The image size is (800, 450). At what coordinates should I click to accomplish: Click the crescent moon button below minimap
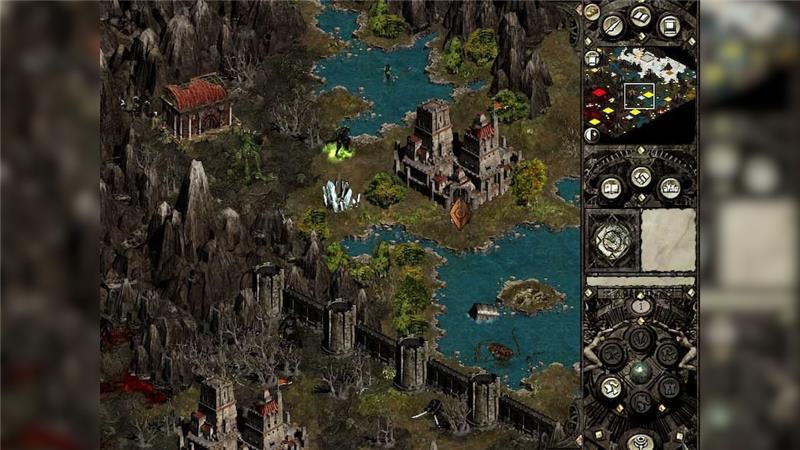pos(592,134)
